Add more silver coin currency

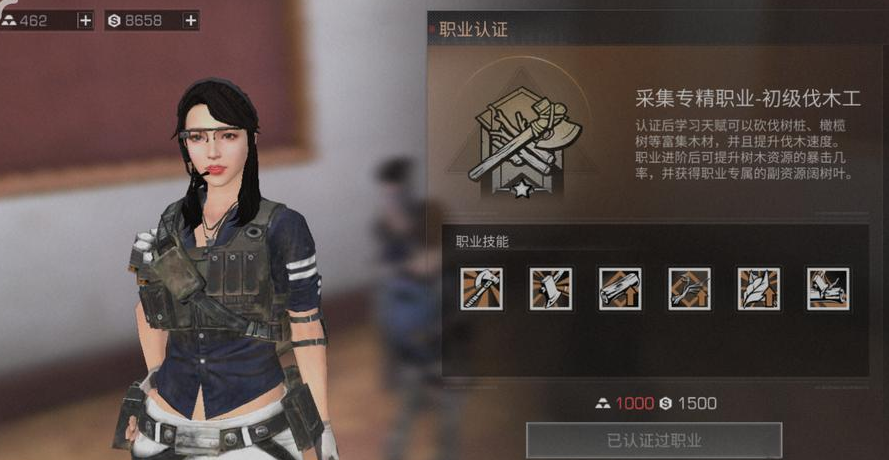click(x=190, y=20)
